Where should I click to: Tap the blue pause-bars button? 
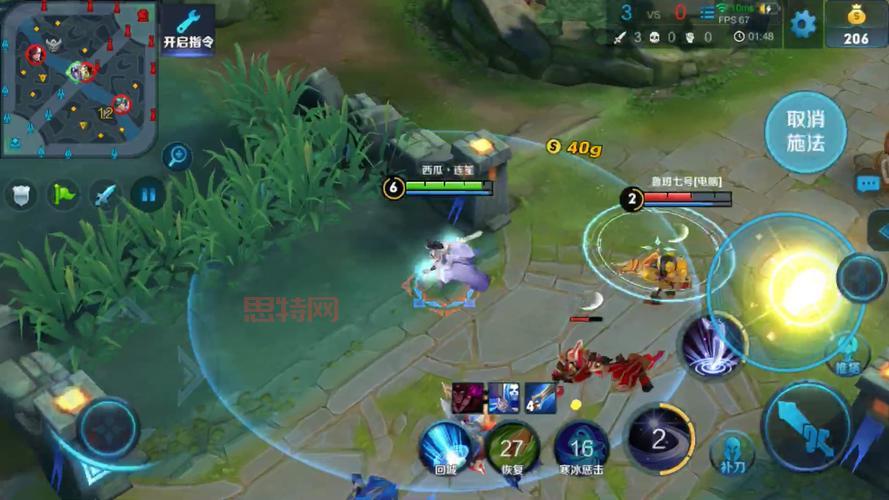[148, 194]
